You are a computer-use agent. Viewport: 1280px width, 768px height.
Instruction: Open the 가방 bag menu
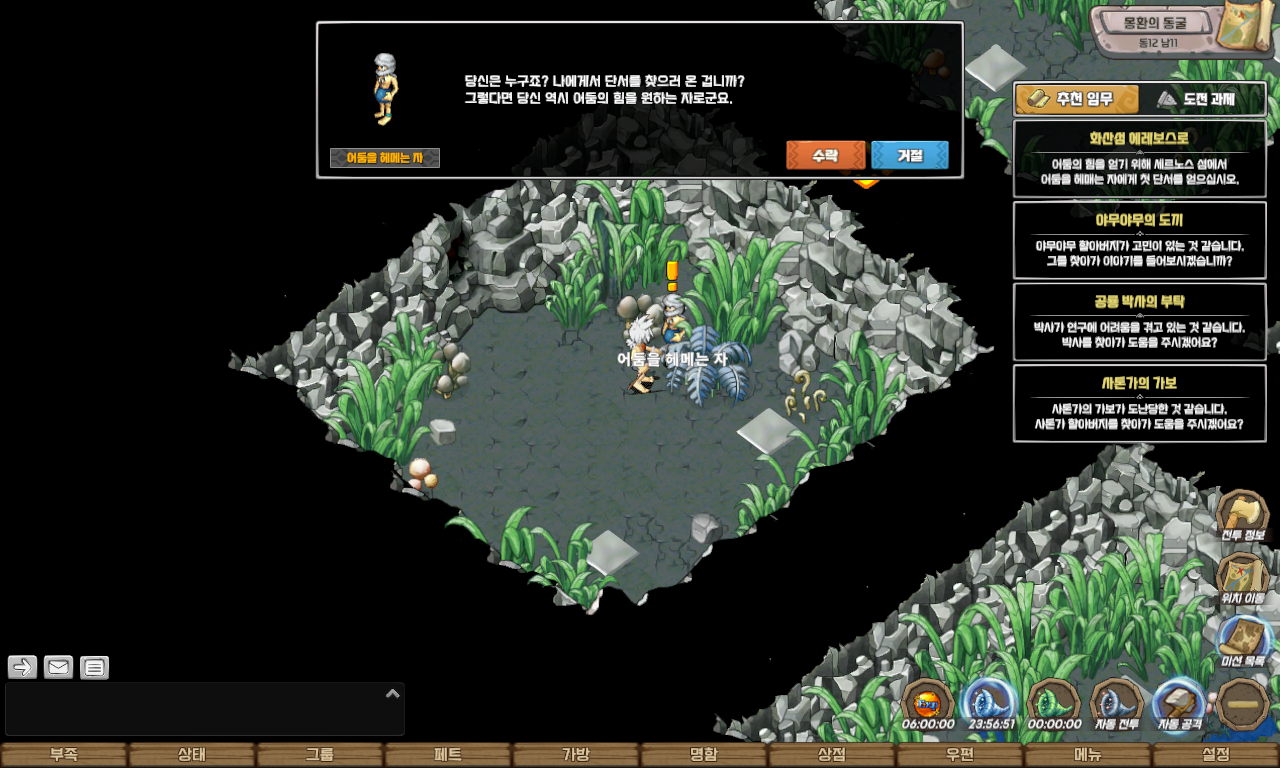(576, 755)
